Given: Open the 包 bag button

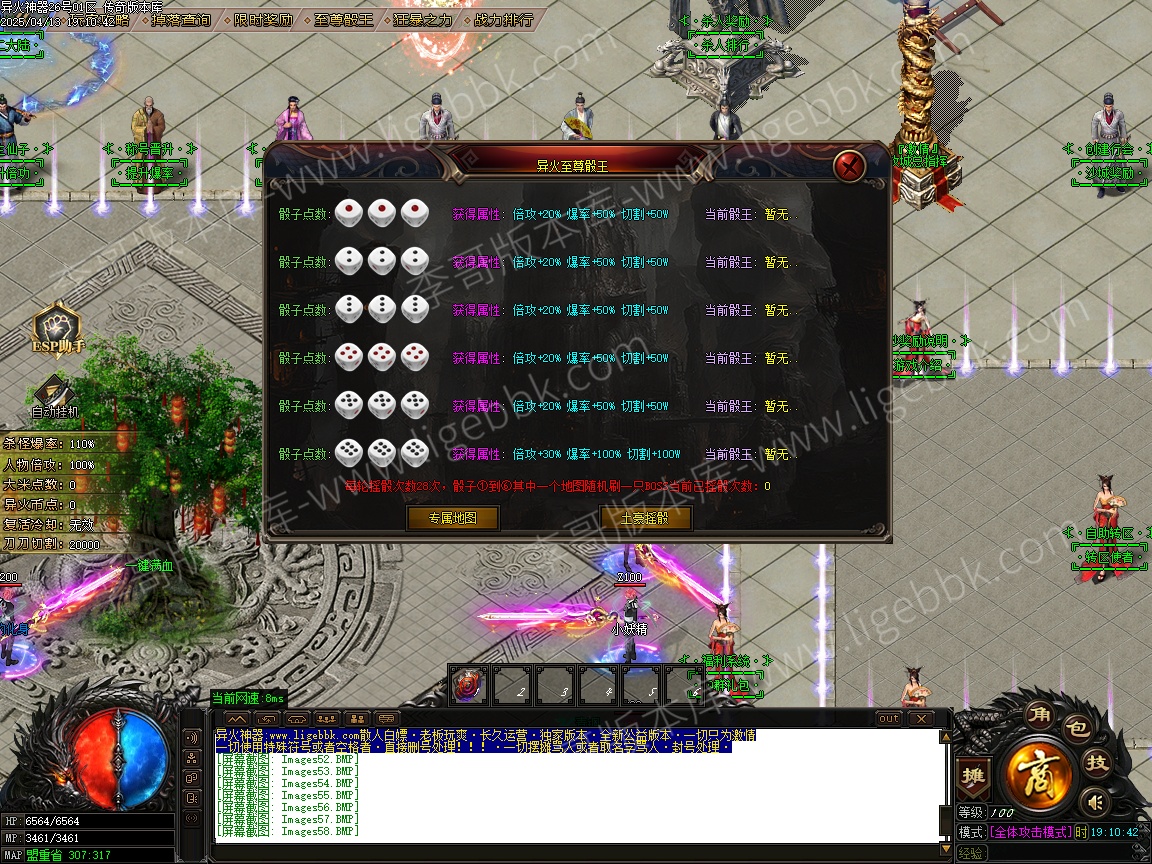Looking at the screenshot, I should point(1075,729).
